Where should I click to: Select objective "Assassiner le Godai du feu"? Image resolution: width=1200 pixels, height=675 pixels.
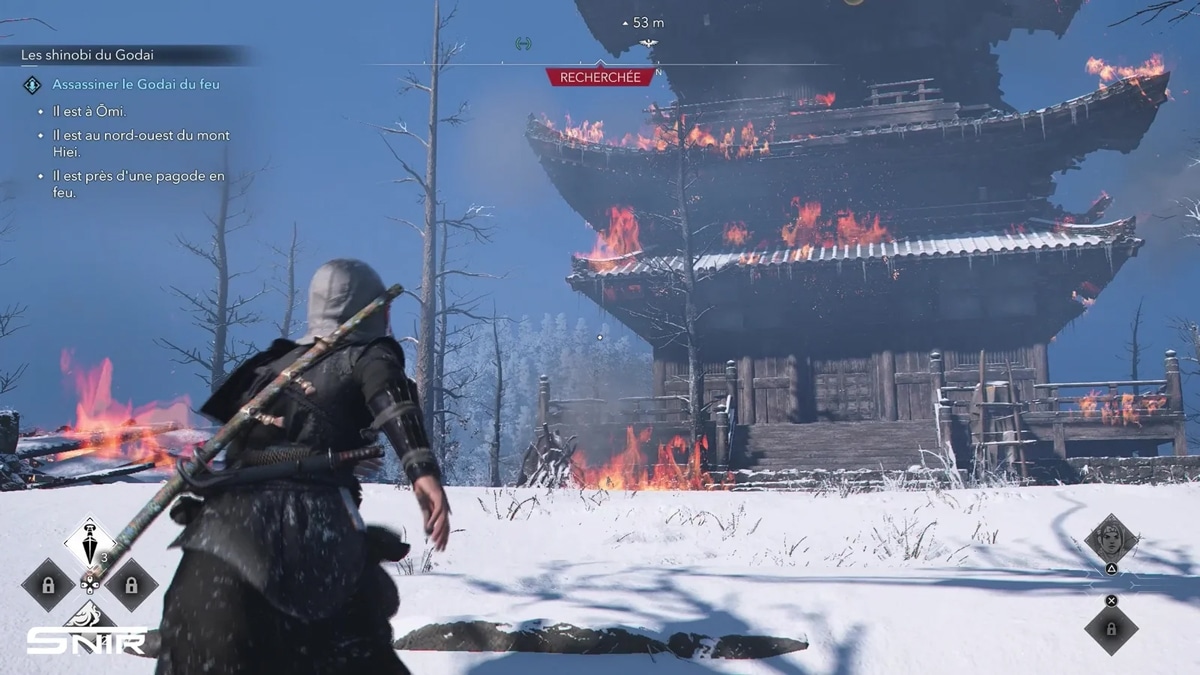pyautogui.click(x=135, y=85)
